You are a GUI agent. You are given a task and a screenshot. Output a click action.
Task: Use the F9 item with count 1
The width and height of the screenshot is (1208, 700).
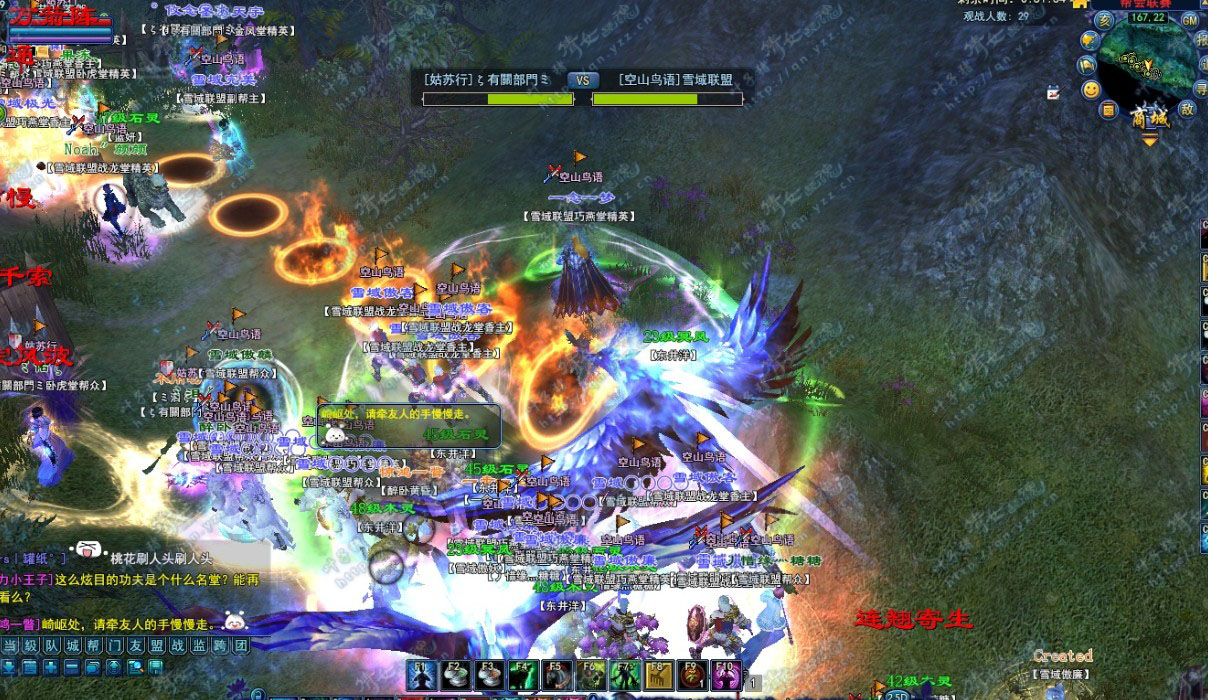(x=691, y=675)
